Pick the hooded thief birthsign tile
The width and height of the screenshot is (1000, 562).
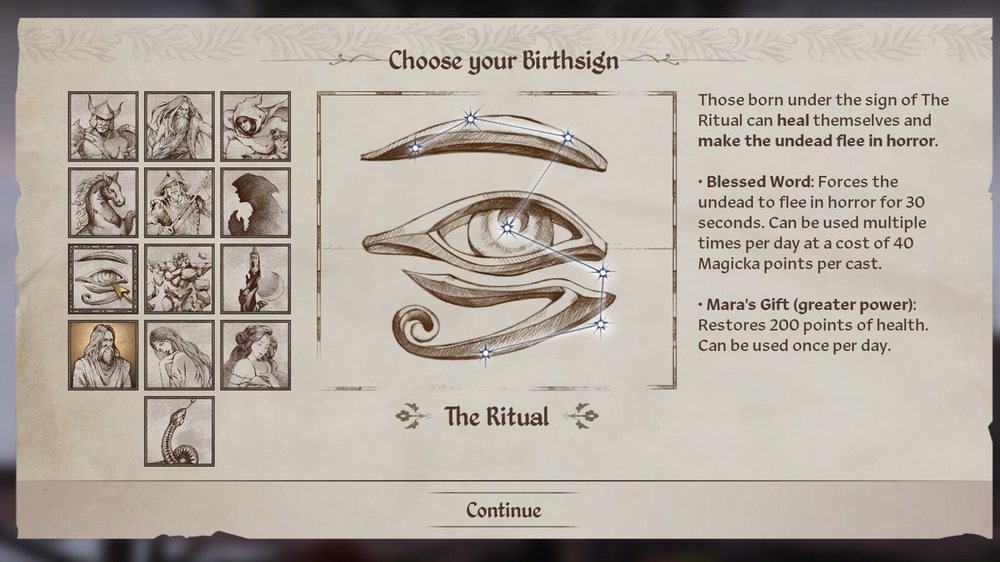(x=255, y=127)
